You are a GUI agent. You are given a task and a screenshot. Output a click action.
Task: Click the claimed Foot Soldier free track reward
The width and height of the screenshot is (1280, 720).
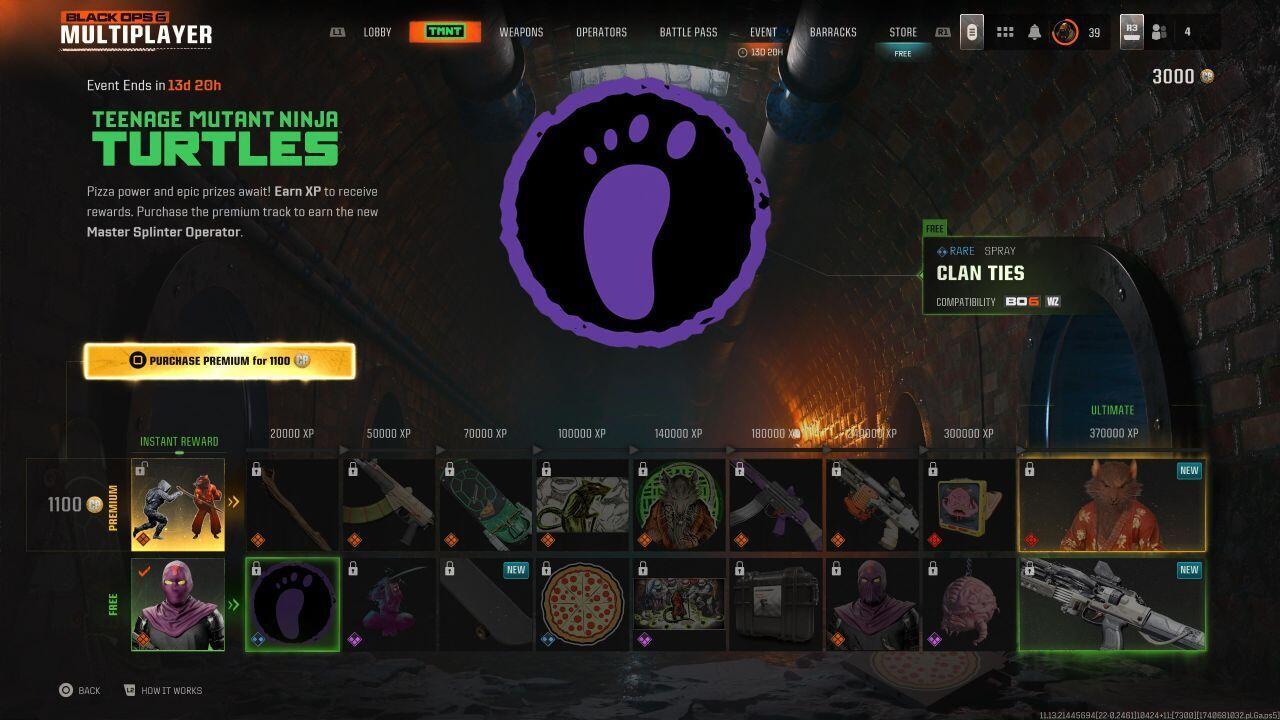click(x=177, y=602)
